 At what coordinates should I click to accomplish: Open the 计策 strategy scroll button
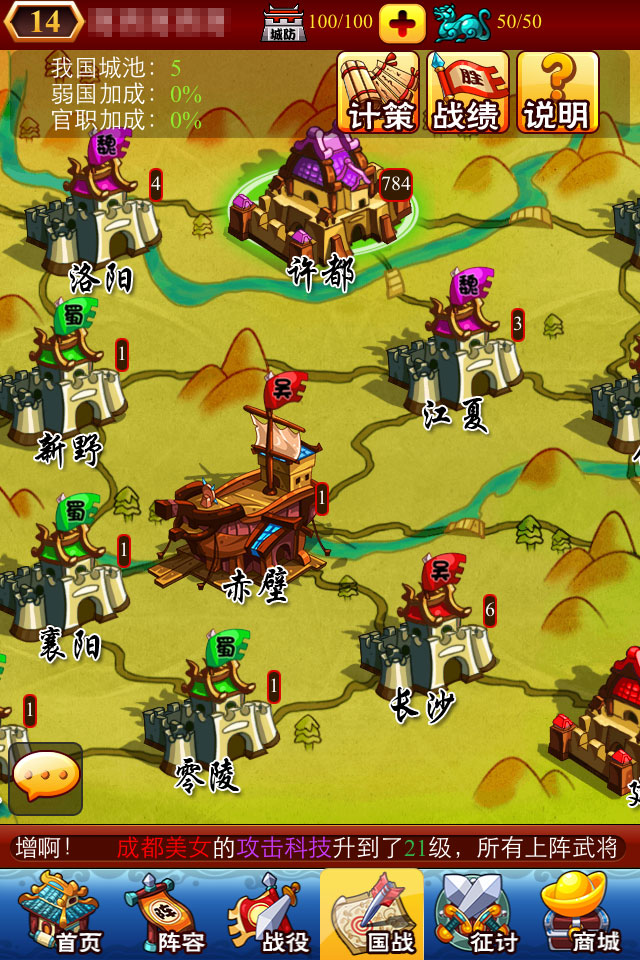378,92
